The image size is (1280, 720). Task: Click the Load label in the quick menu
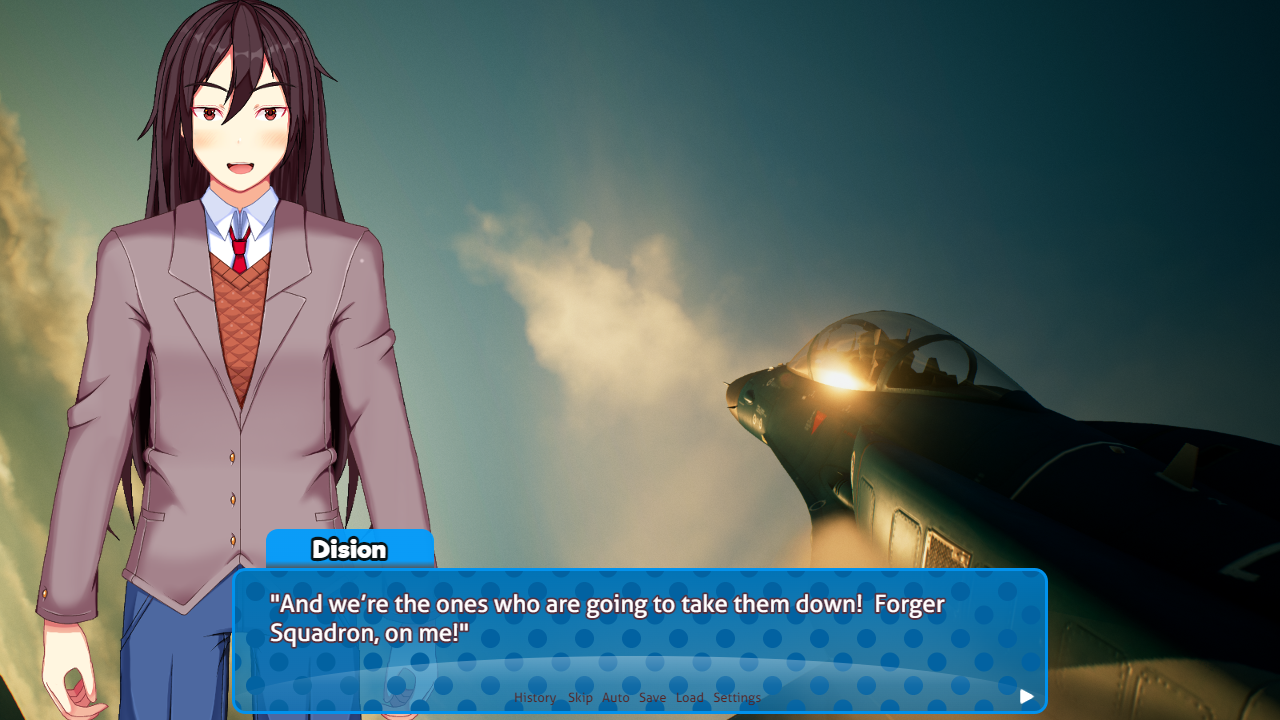(x=689, y=697)
